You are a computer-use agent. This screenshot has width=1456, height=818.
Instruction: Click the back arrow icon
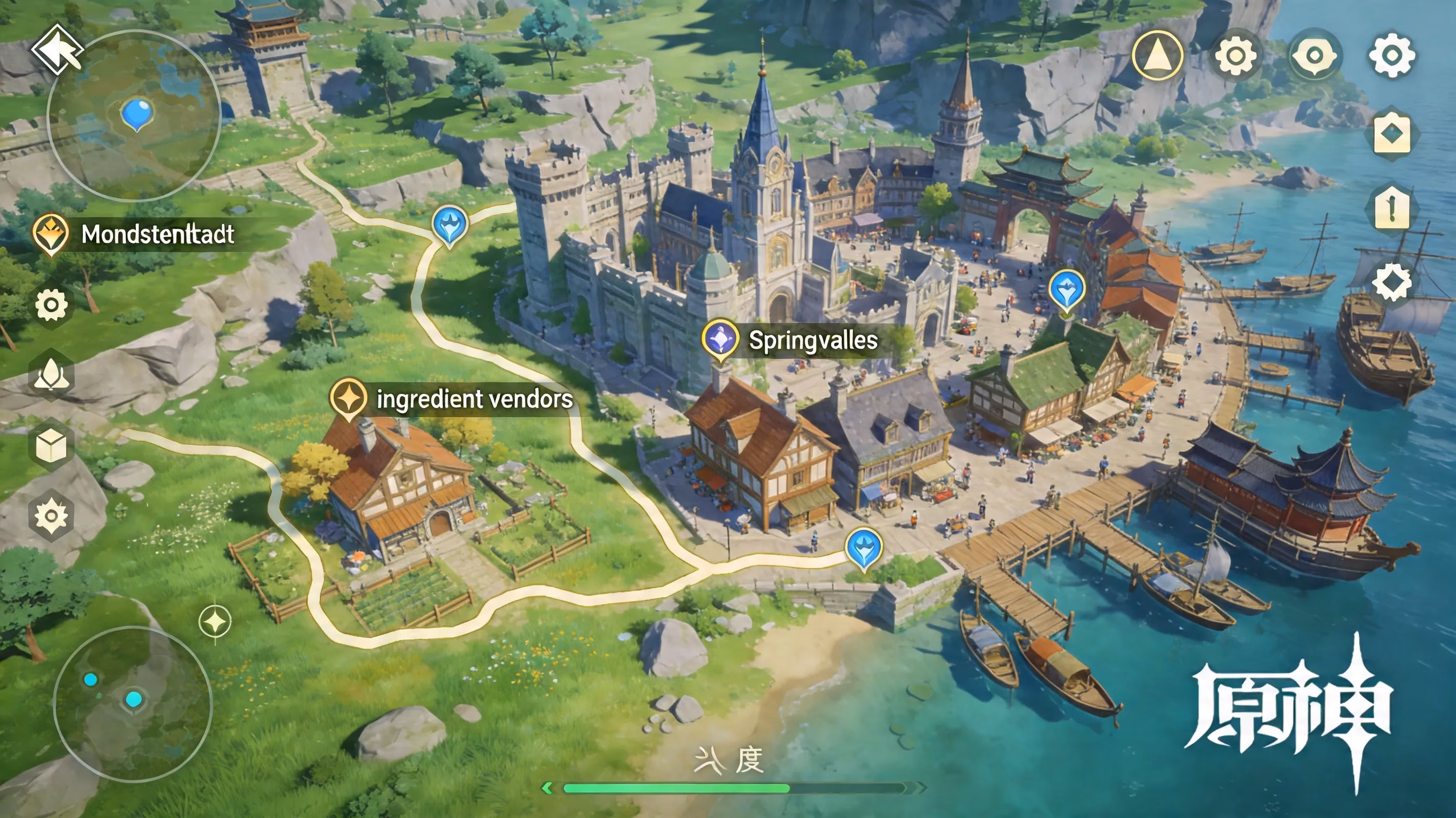coord(57,50)
